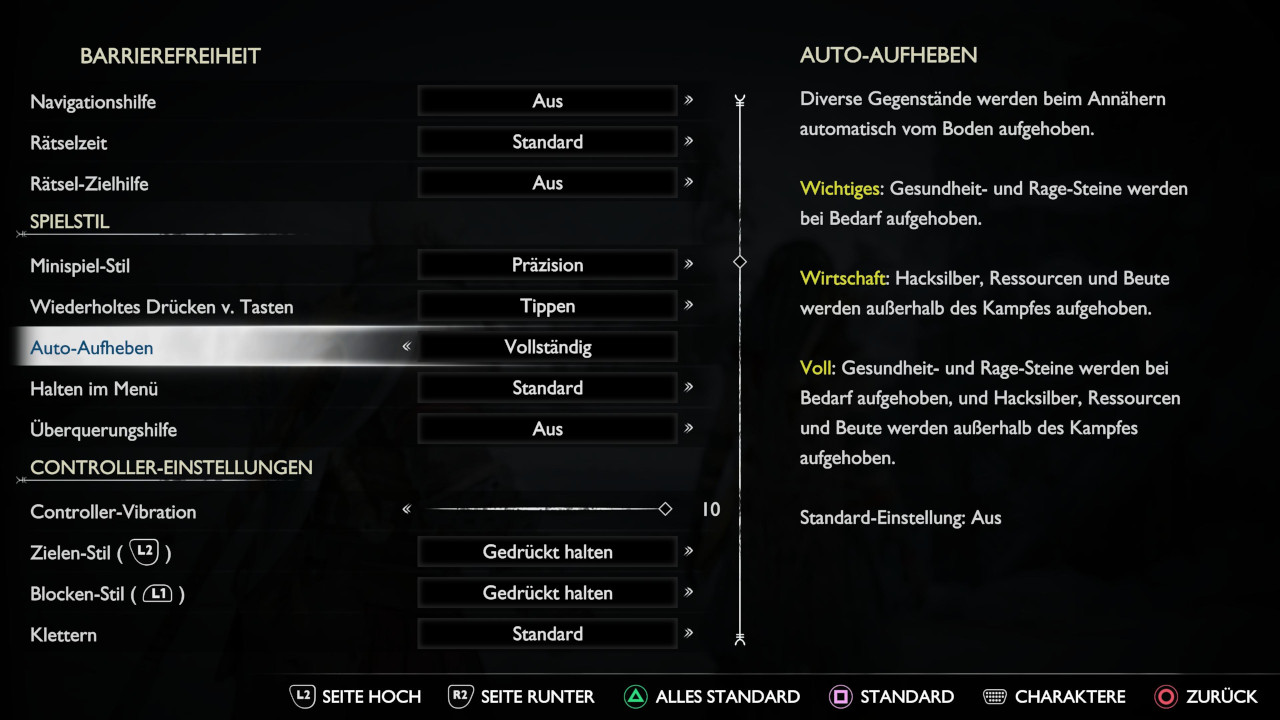Viewport: 1280px width, 720px height.
Task: Click the Vollständig value box
Action: (x=547, y=347)
